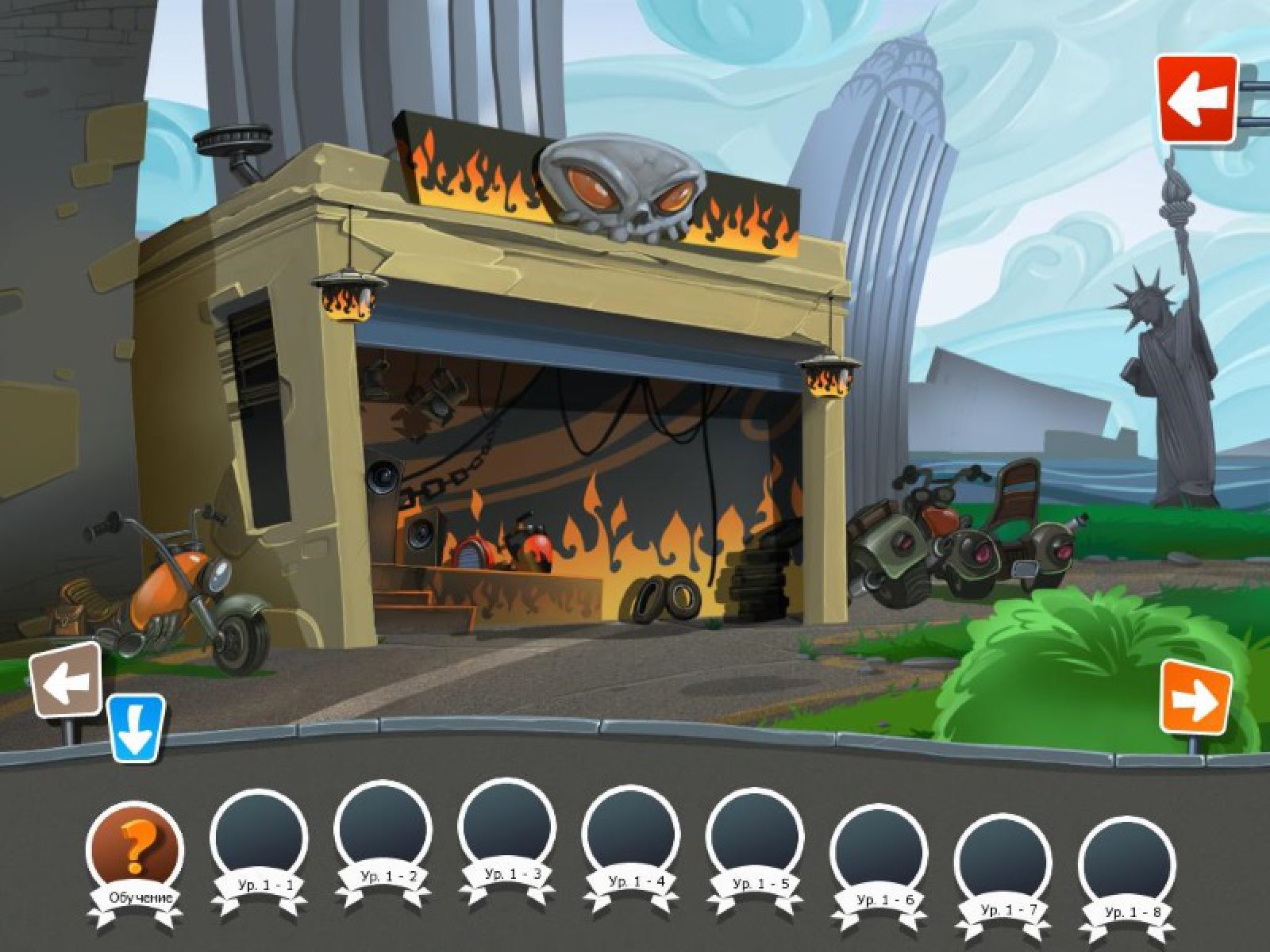Screen dimensions: 1270x952
Task: Go to next area with orange arrow
Action: pyautogui.click(x=1195, y=697)
